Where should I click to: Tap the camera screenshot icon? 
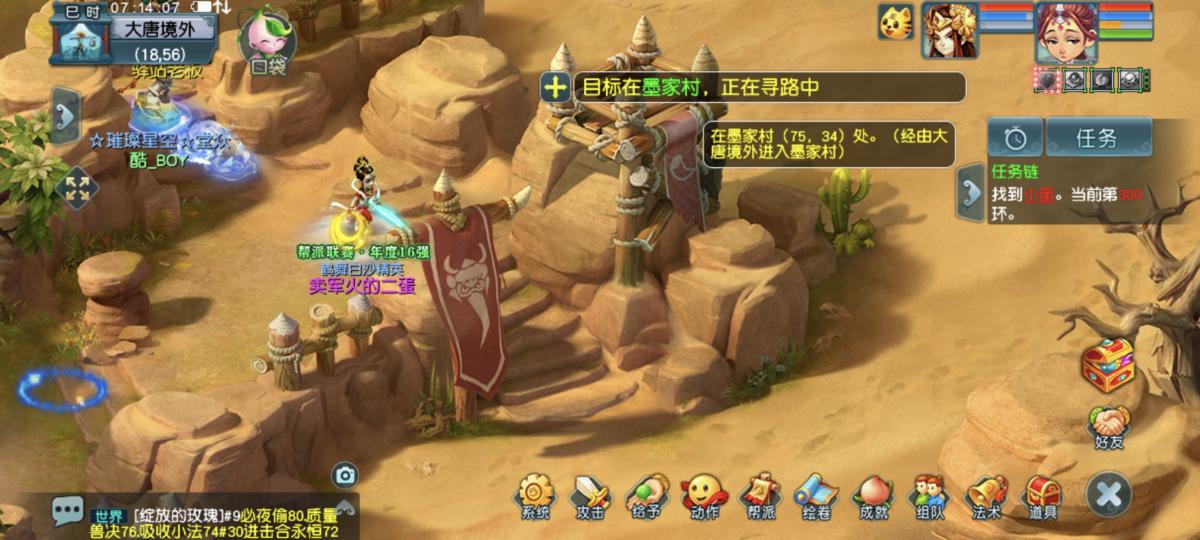point(345,475)
